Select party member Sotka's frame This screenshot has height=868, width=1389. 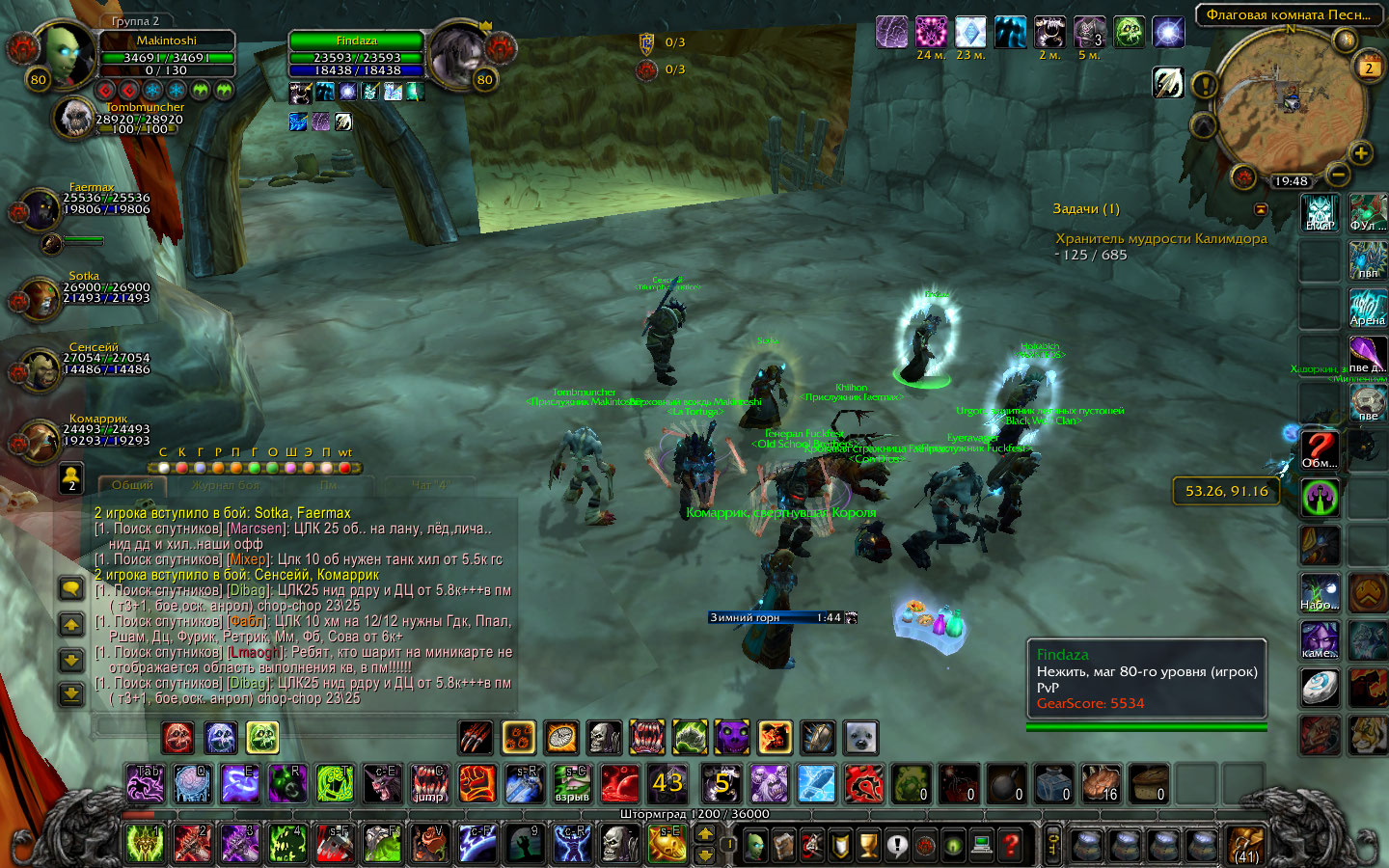coord(41,297)
